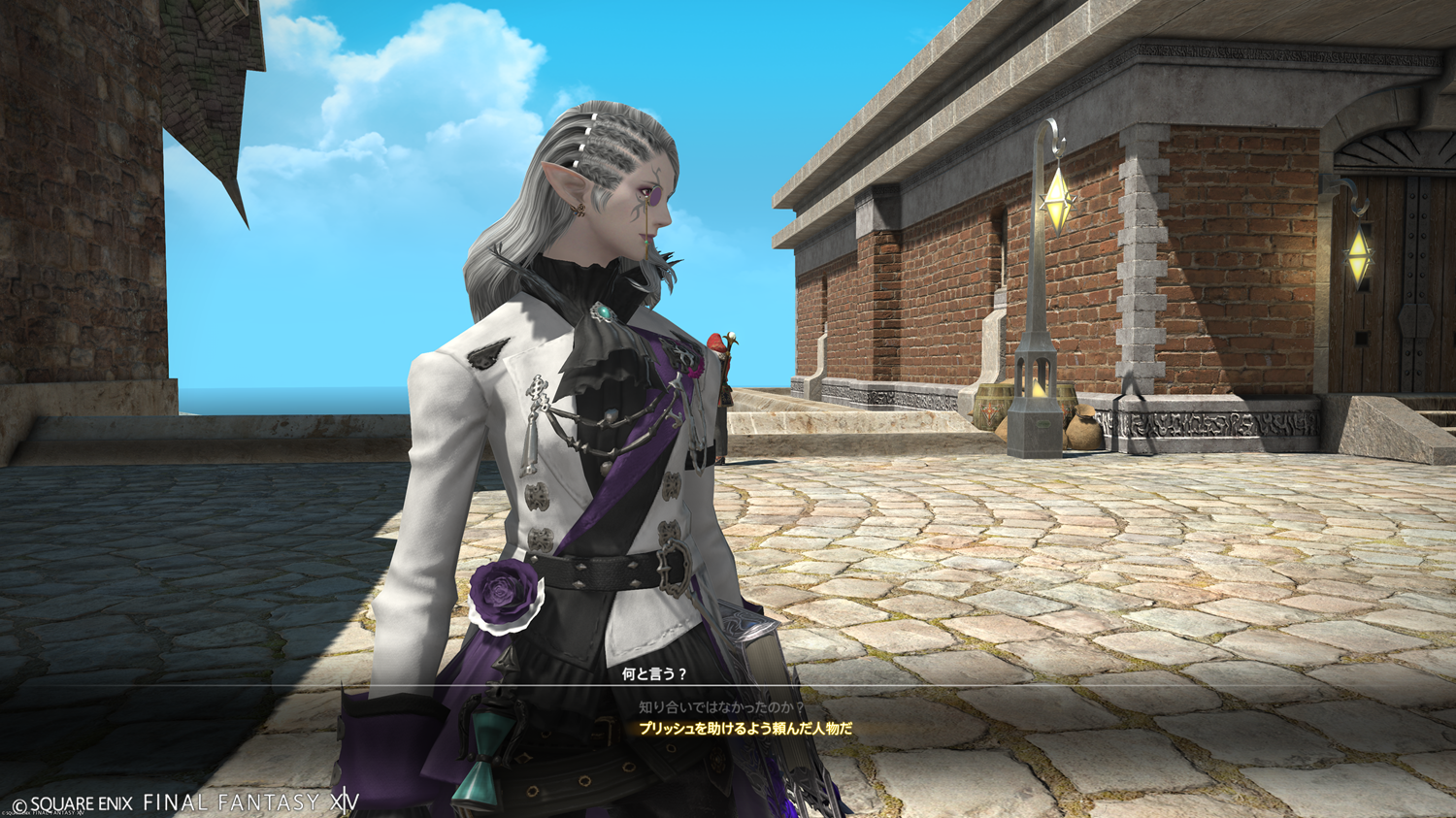This screenshot has width=1456, height=818.
Task: Select the highlighted reply プリッシュを助けるよう頼んだ人物だ
Action: click(745, 728)
